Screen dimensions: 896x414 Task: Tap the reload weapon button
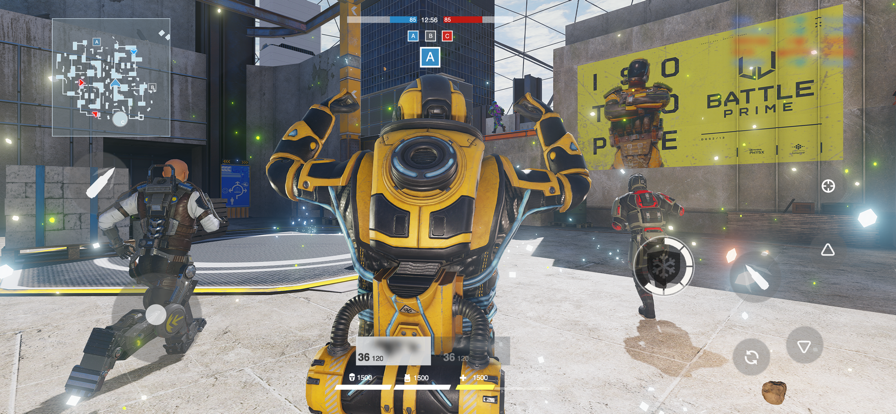click(751, 356)
